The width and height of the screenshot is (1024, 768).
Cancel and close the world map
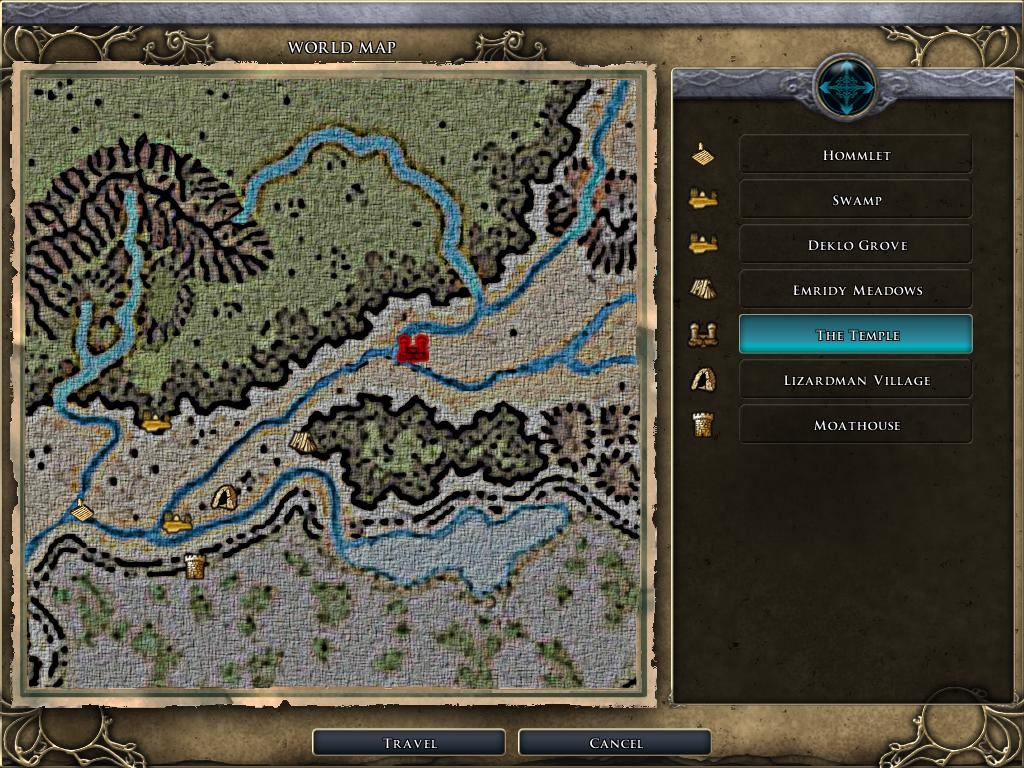pos(615,743)
